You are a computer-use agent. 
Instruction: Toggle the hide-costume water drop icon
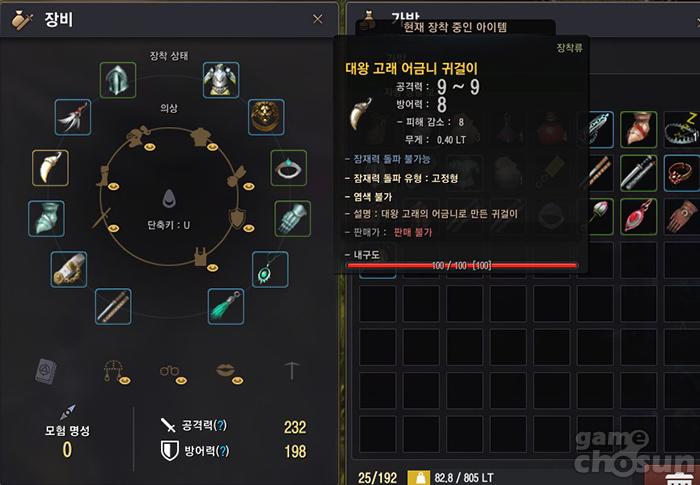click(x=168, y=199)
